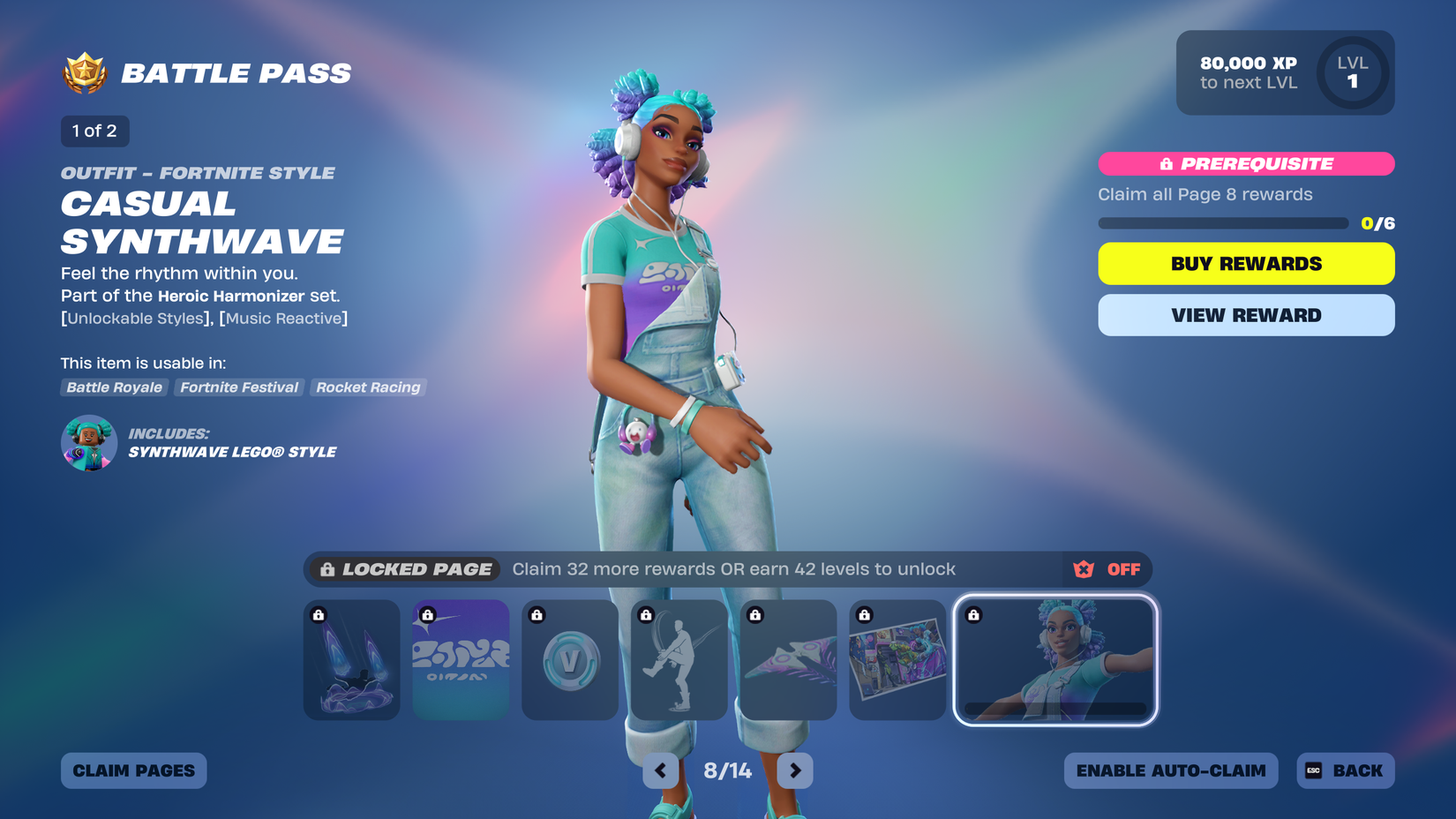Advance to the next Battle Pass page
This screenshot has height=819, width=1456.
(794, 770)
